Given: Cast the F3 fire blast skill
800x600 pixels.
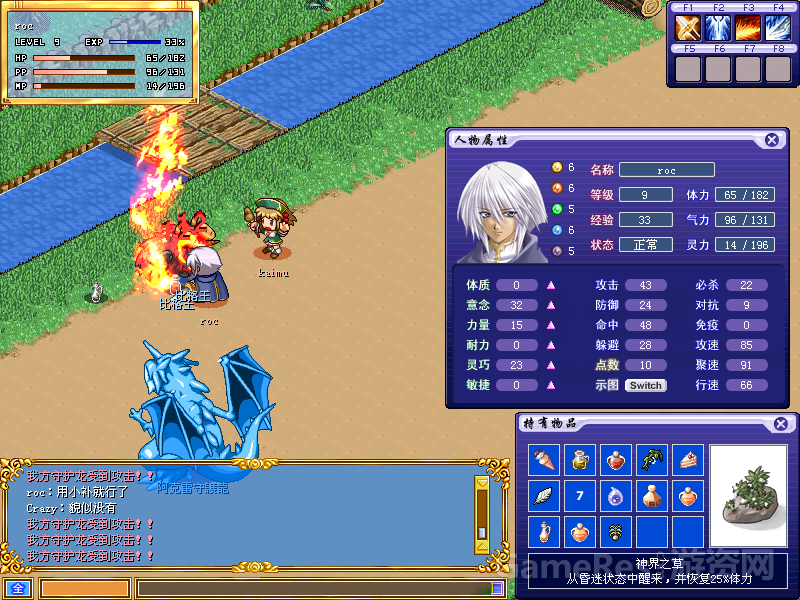Looking at the screenshot, I should (749, 28).
